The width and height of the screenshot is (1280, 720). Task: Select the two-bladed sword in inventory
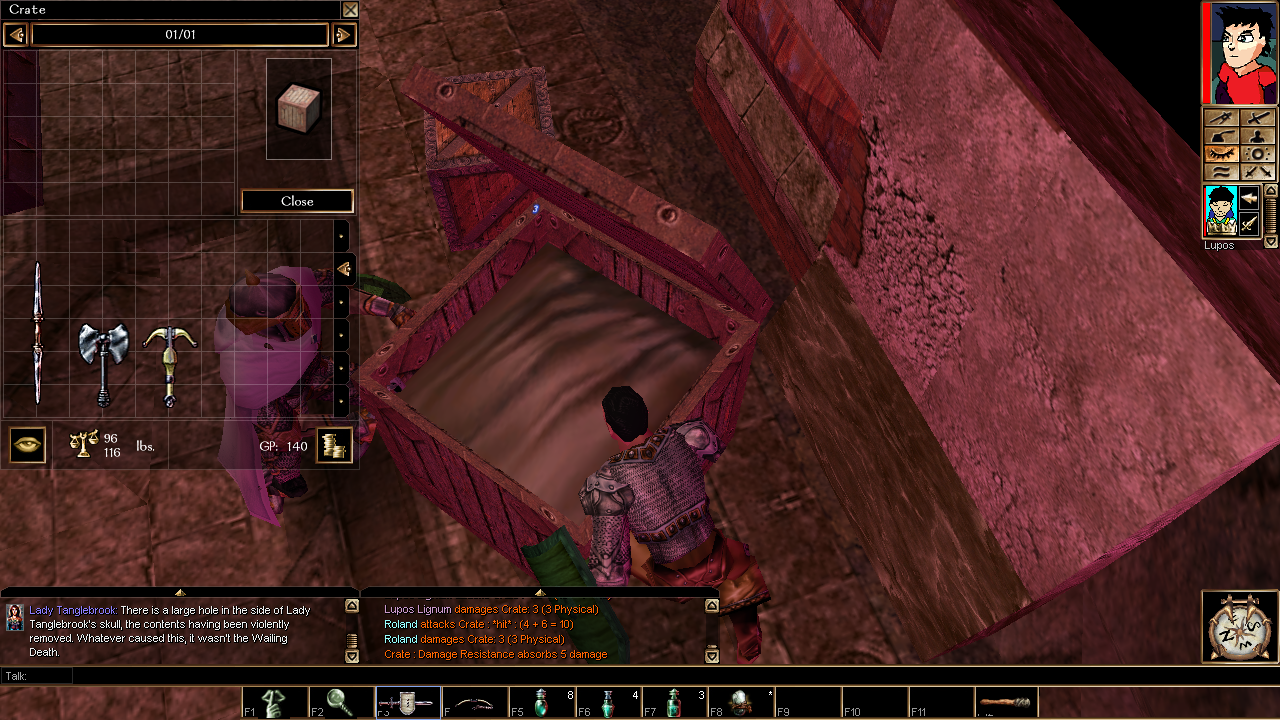(38, 333)
